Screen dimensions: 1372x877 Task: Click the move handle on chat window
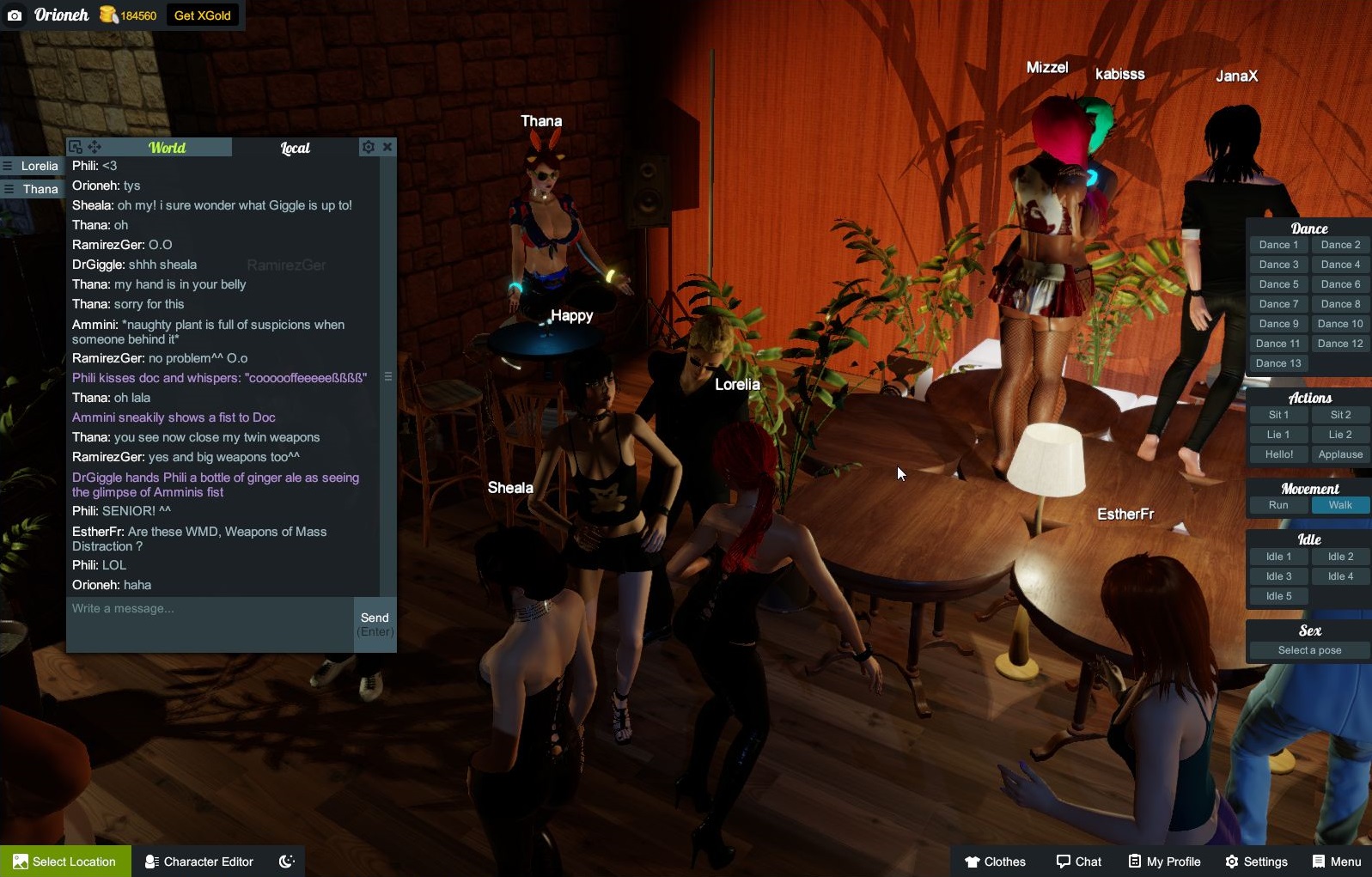tap(93, 146)
